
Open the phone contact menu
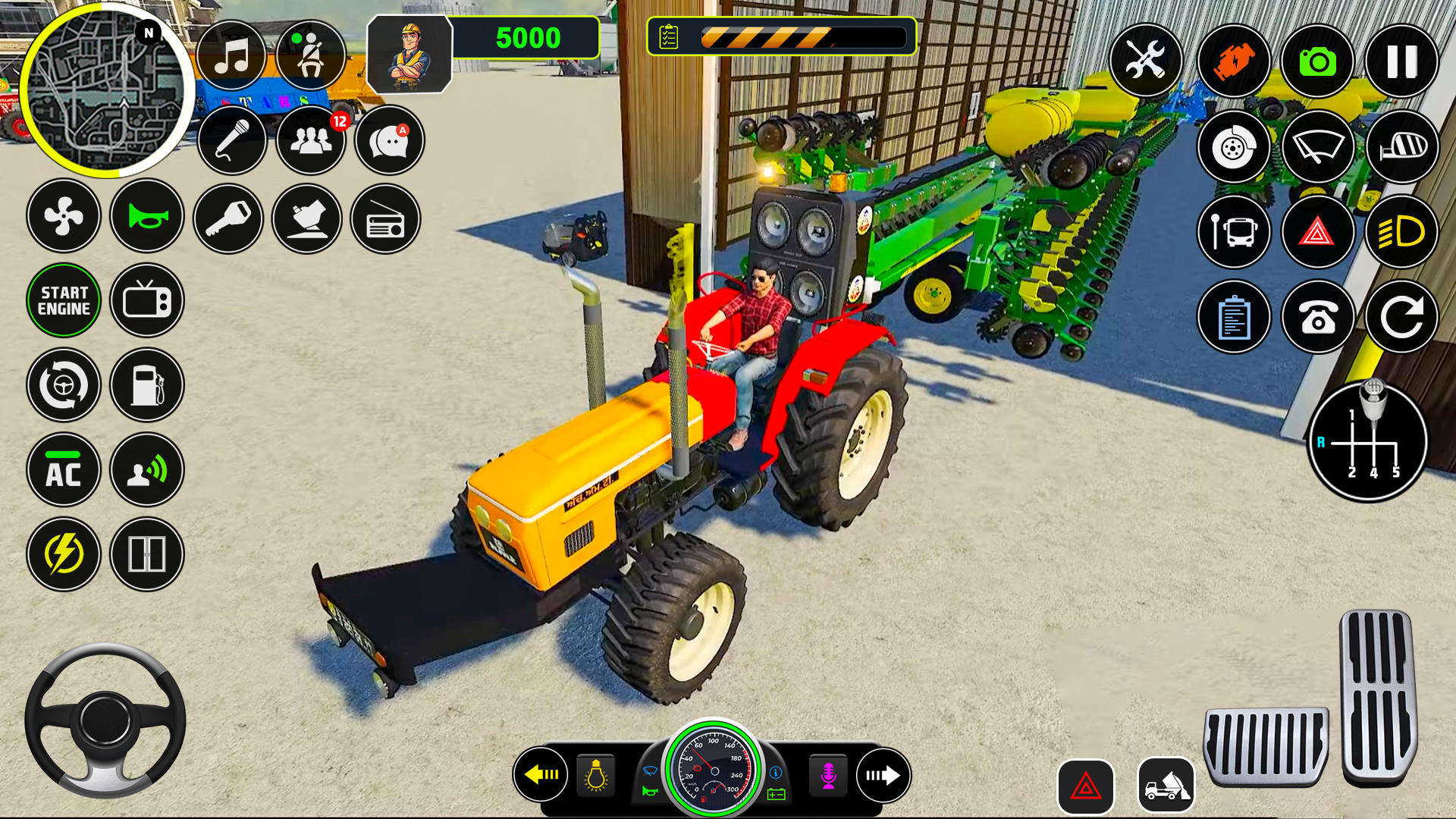(1318, 318)
